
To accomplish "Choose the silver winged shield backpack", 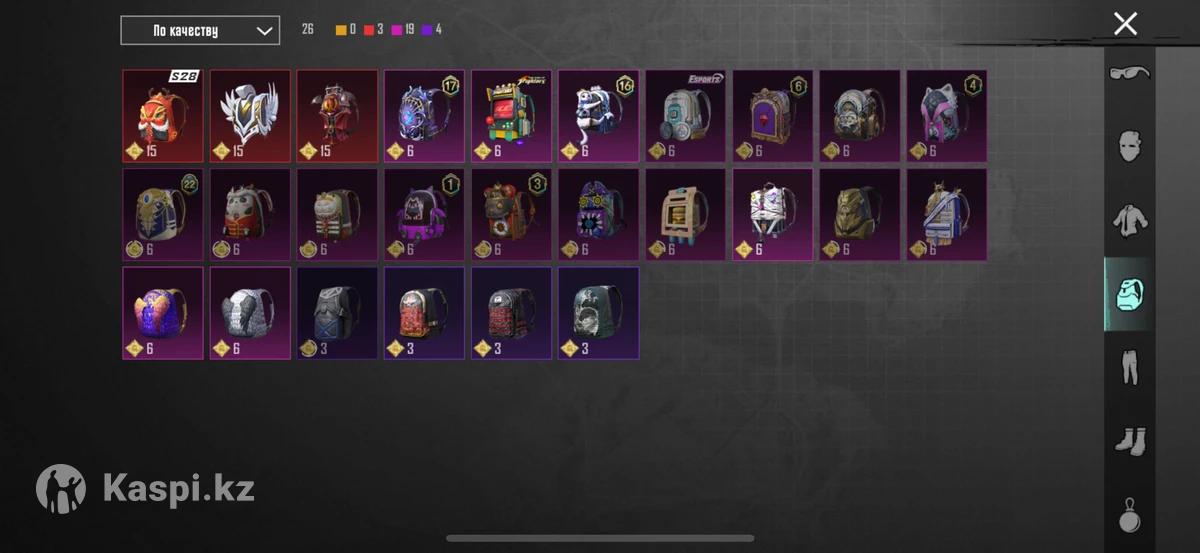I will [x=250, y=116].
